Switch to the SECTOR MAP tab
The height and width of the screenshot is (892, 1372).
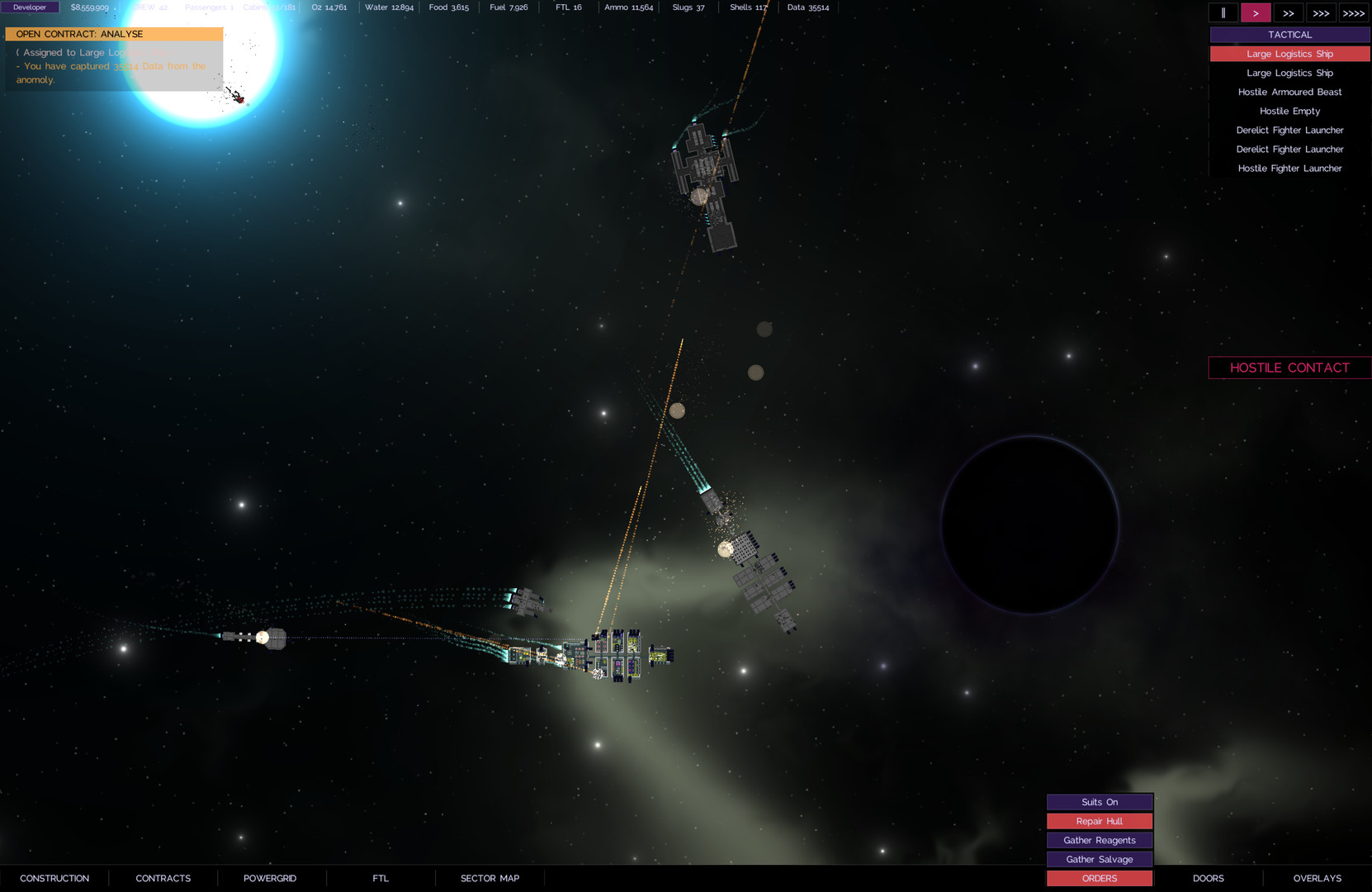489,878
